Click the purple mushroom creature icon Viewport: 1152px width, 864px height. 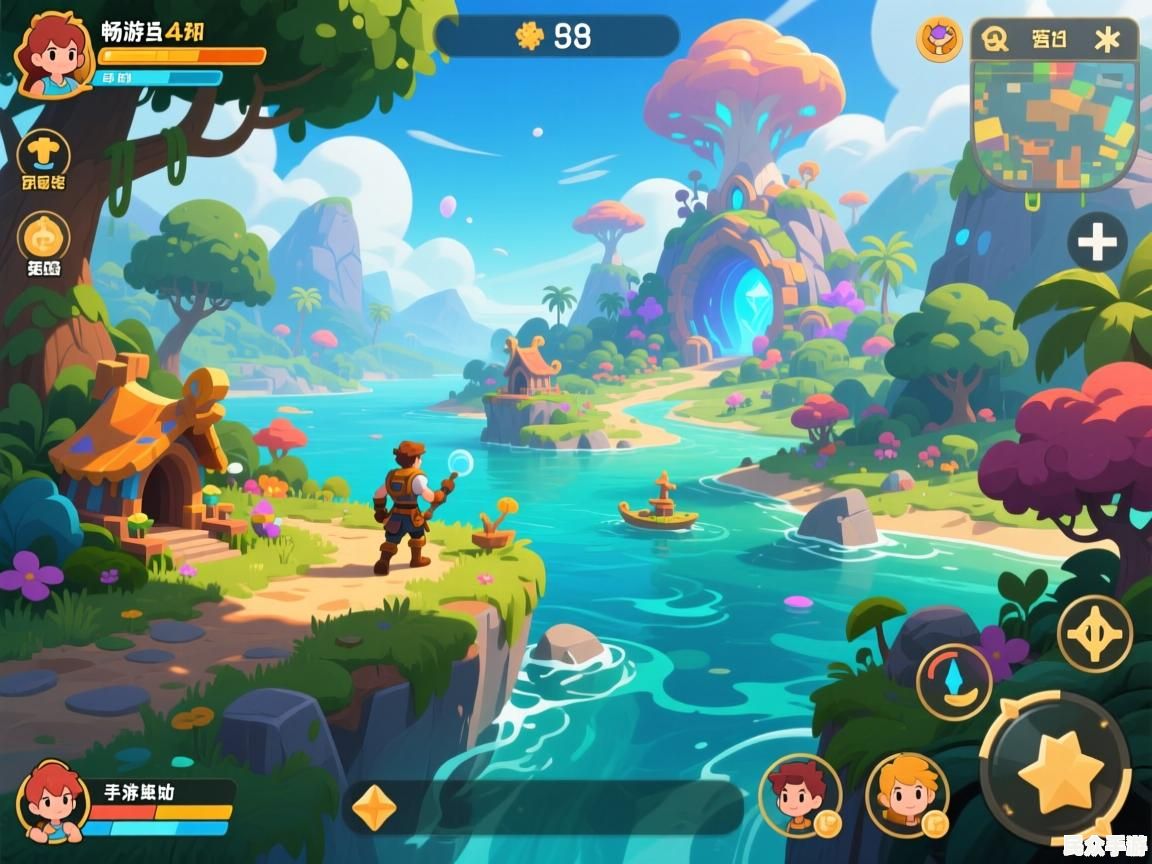(x=939, y=39)
